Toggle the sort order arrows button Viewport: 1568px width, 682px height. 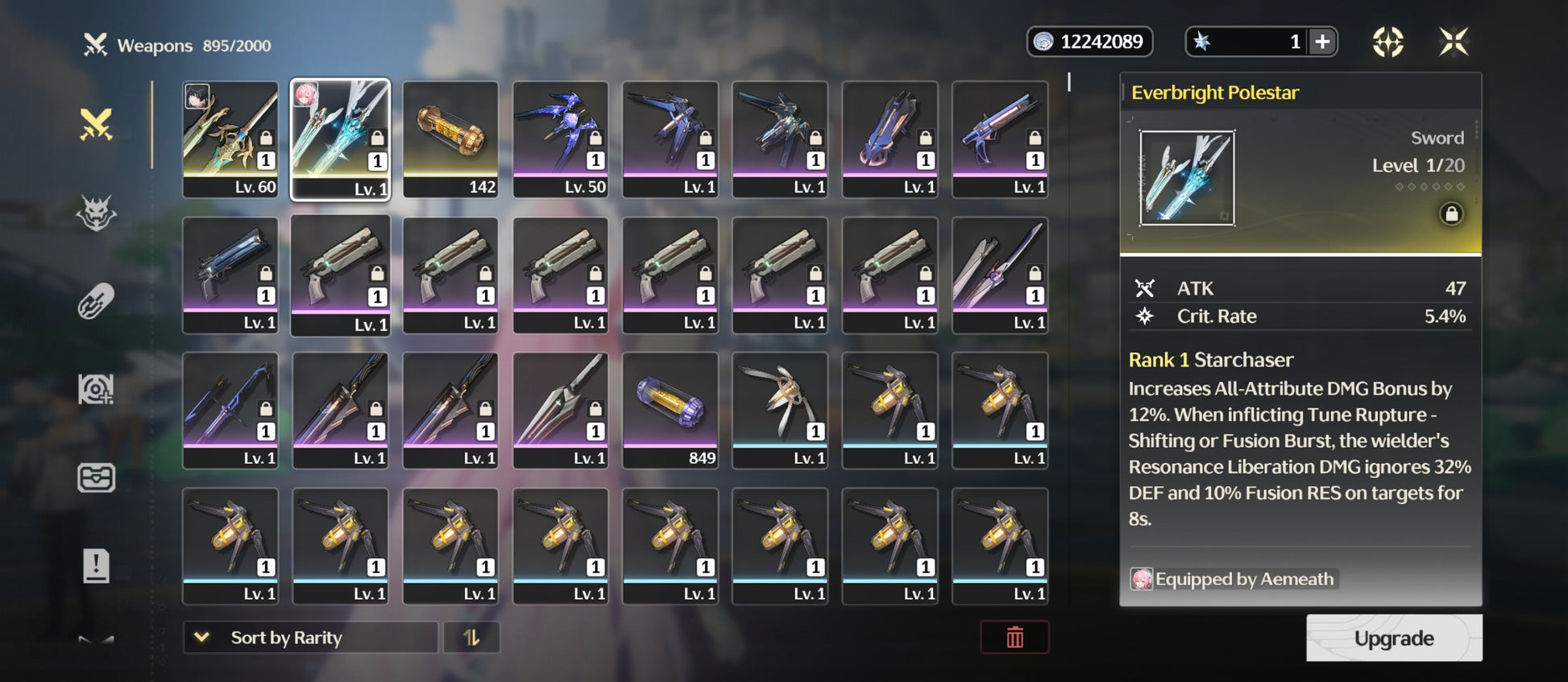471,638
